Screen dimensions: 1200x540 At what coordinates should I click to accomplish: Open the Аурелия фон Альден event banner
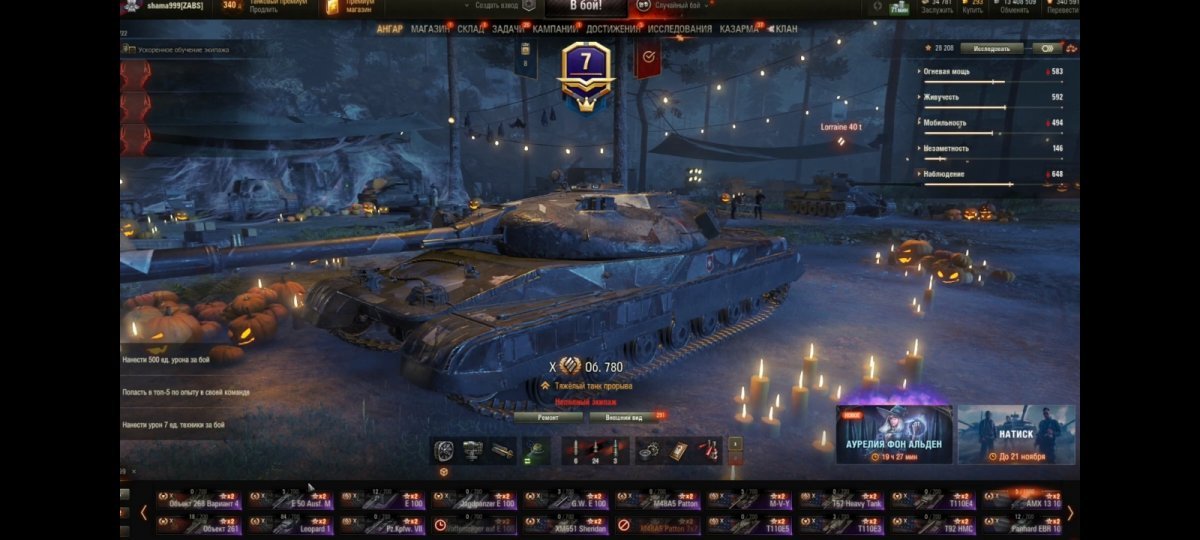click(894, 434)
